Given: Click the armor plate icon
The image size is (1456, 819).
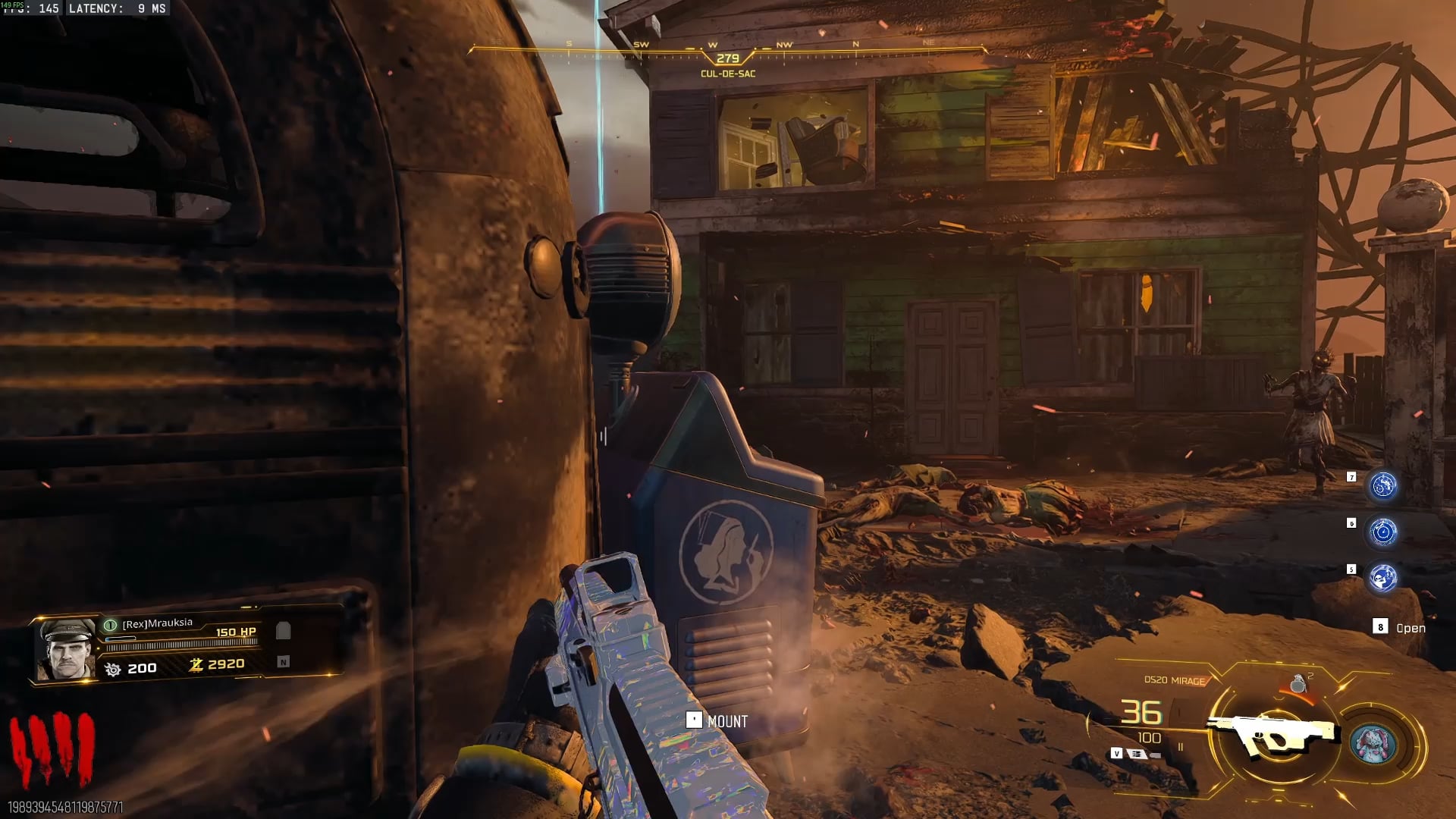Looking at the screenshot, I should [284, 631].
